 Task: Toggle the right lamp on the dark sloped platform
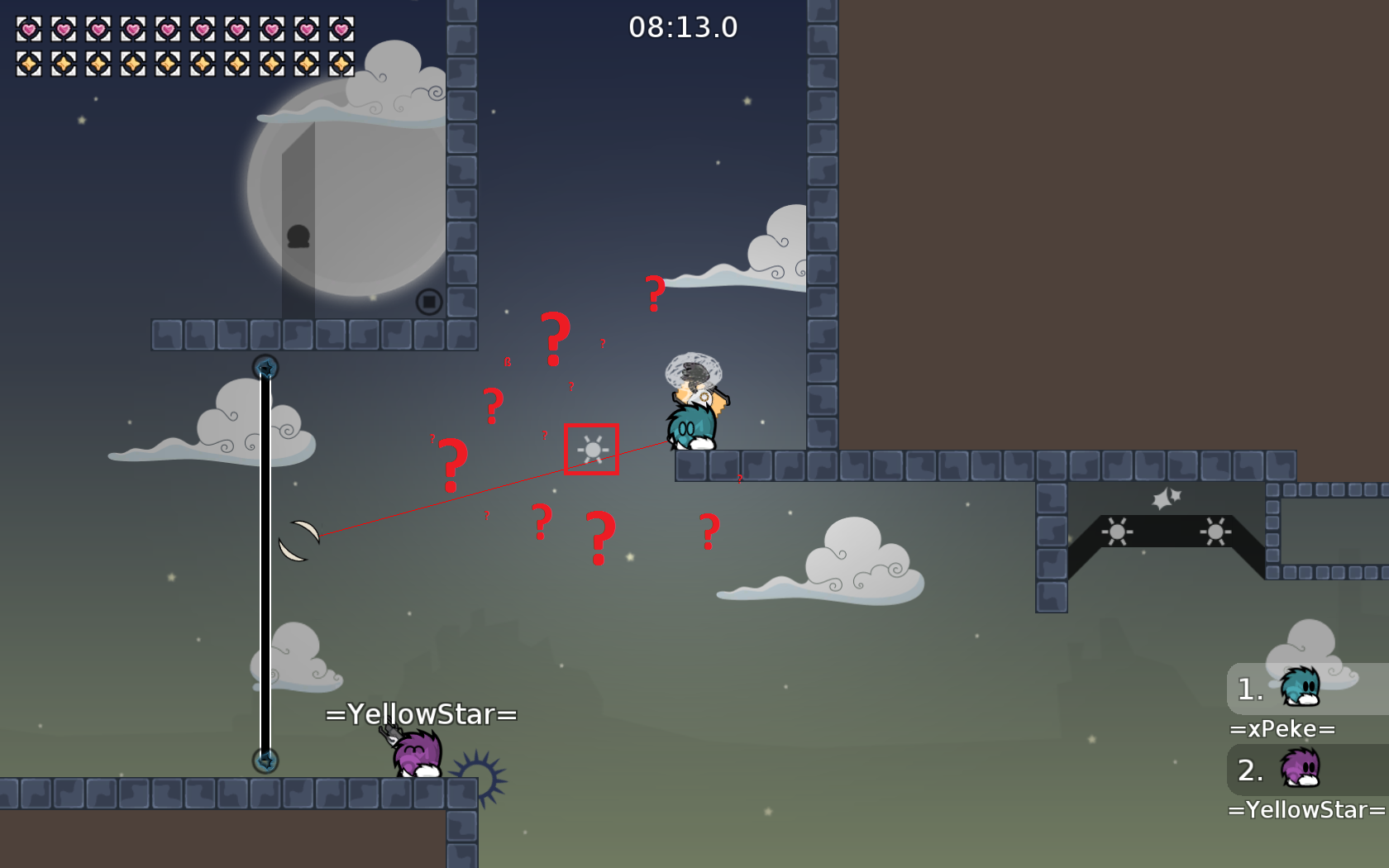1215,532
